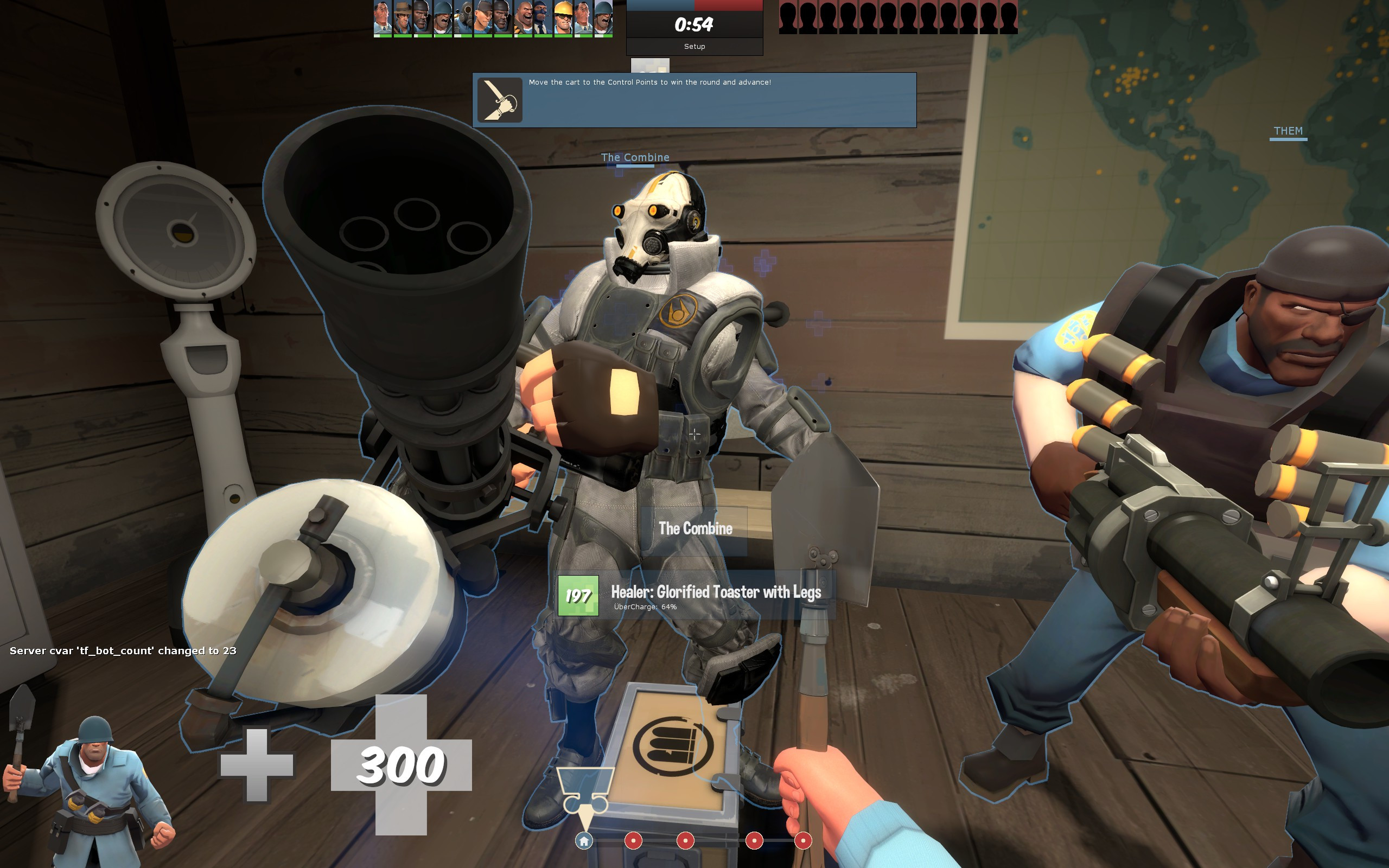Select the Spy class portrait

544,19
